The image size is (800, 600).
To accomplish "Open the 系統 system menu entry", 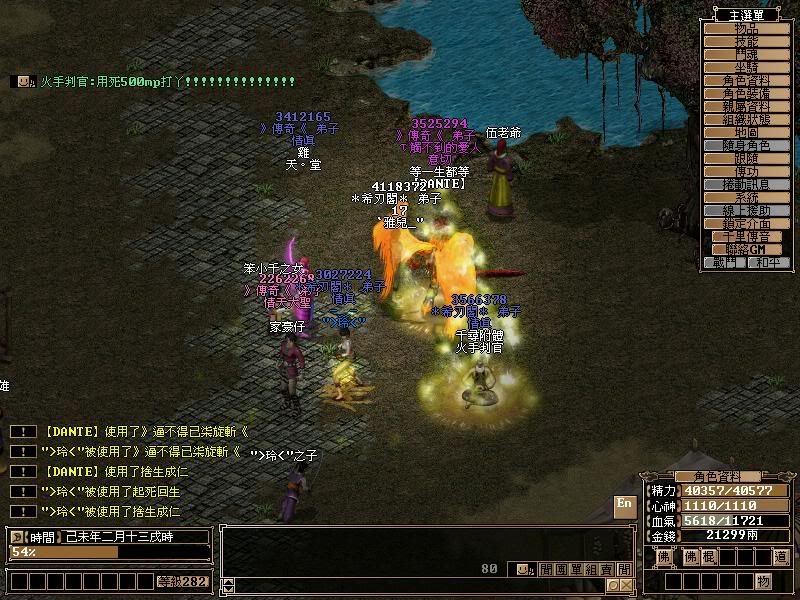I will pos(747,197).
